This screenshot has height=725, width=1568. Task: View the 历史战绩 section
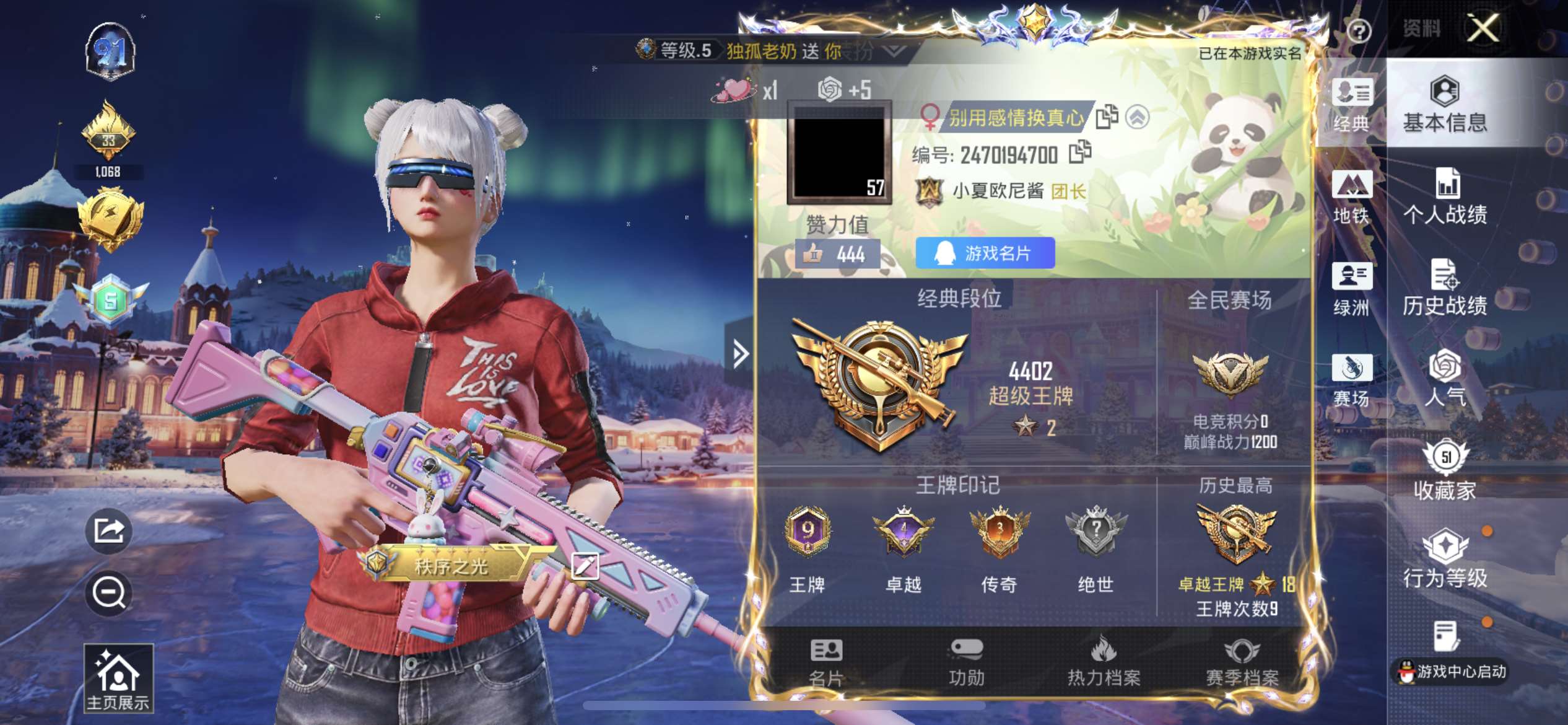coord(1445,288)
